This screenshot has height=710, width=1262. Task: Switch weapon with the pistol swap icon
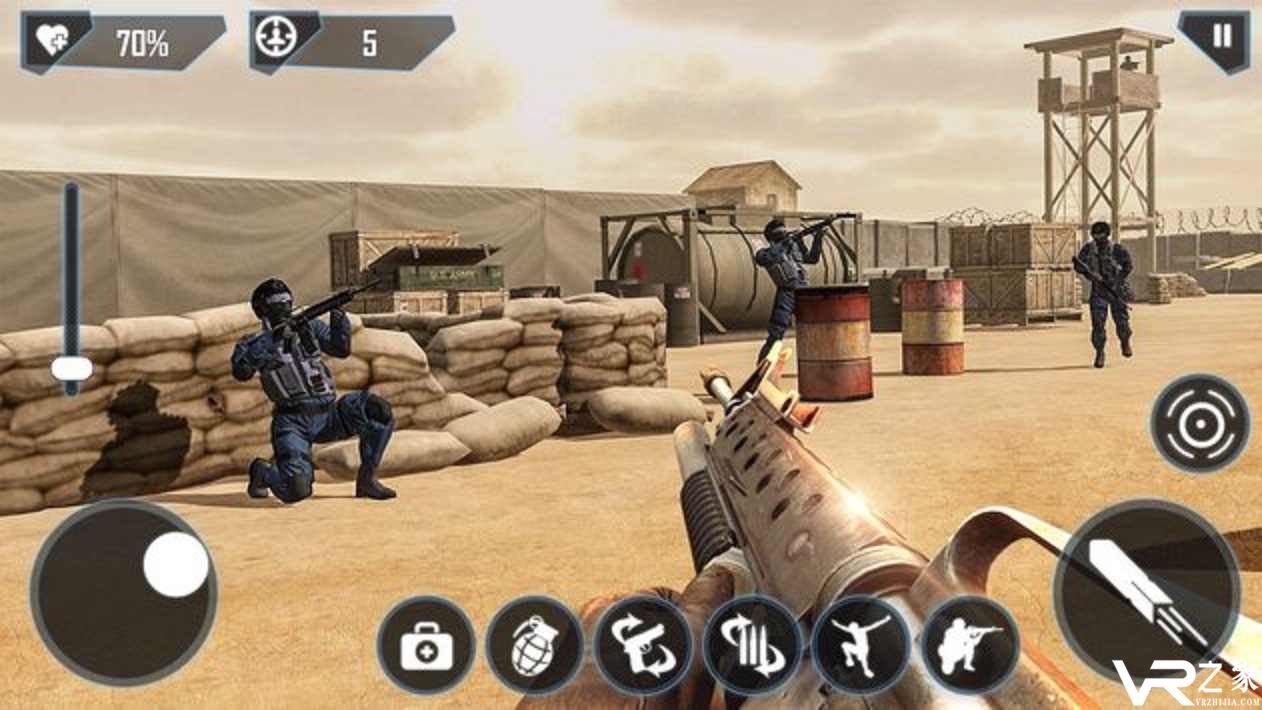[x=643, y=645]
